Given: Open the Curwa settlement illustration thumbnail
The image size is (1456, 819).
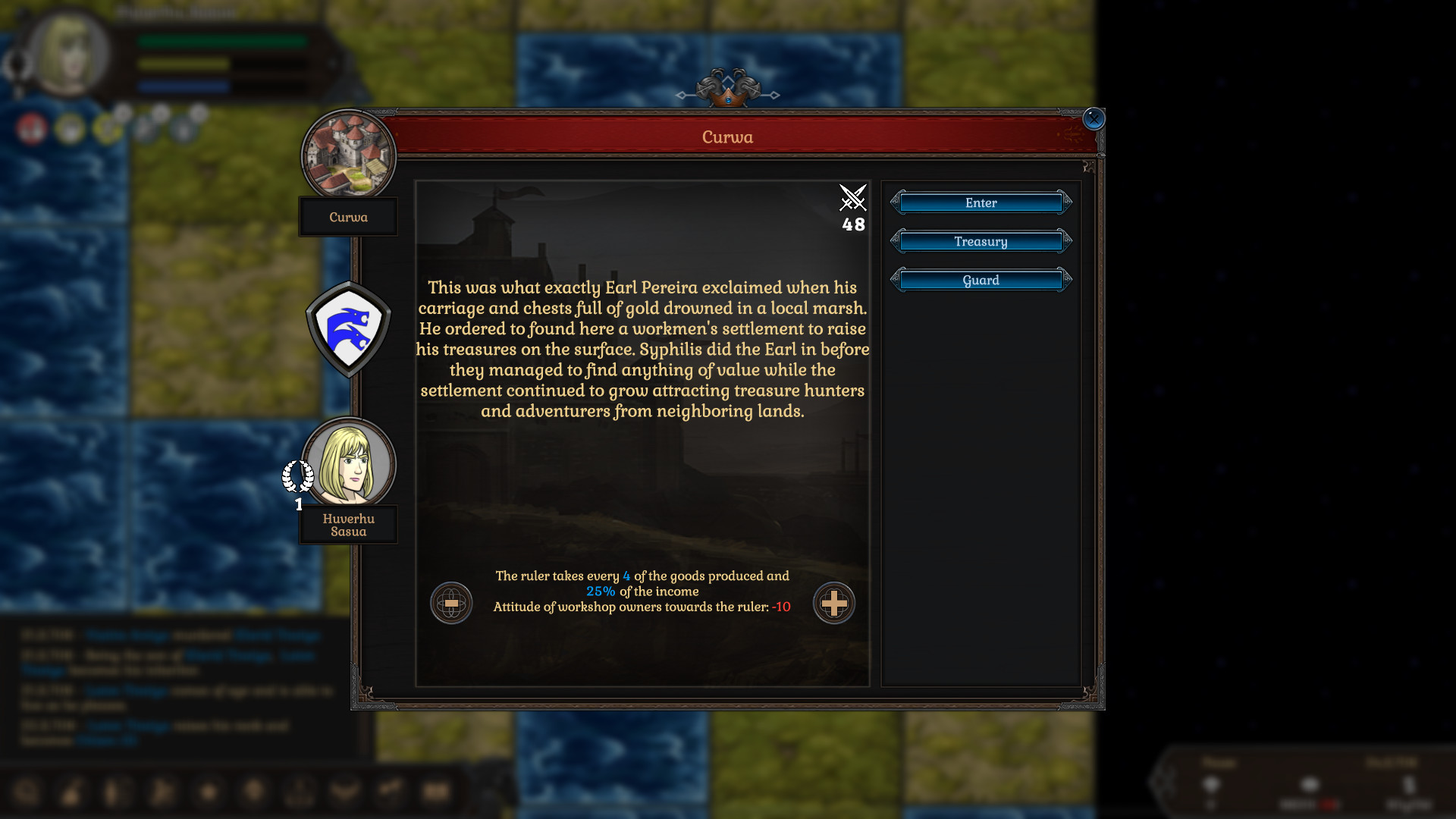Looking at the screenshot, I should pyautogui.click(x=348, y=154).
